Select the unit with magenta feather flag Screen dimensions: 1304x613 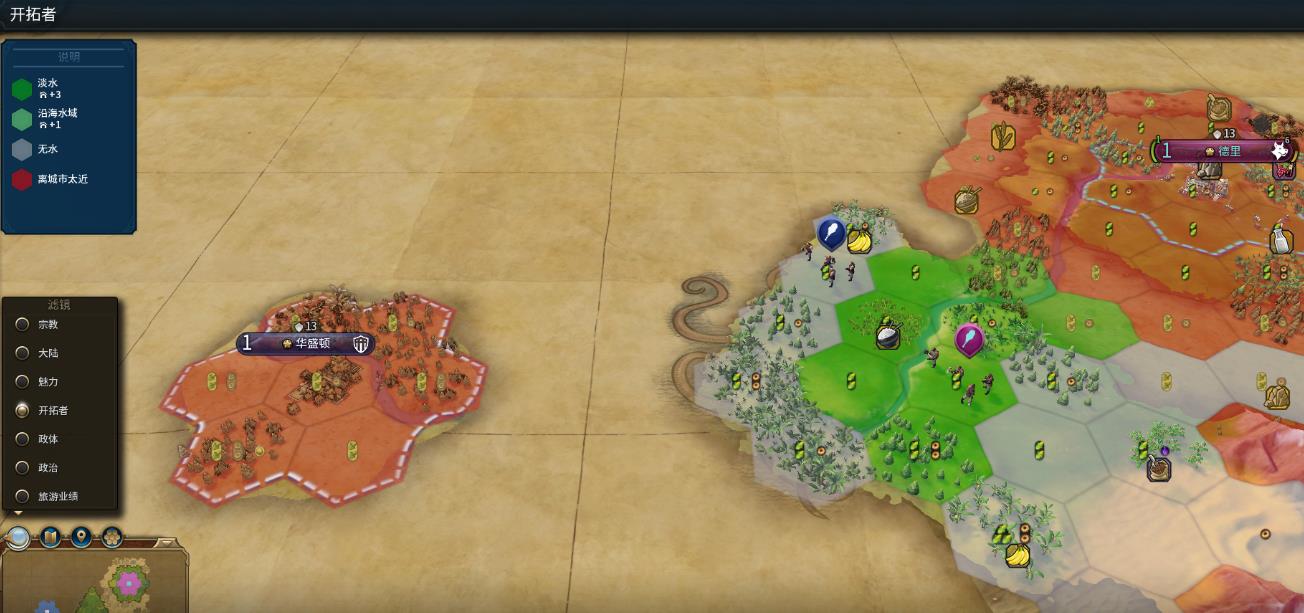[968, 340]
